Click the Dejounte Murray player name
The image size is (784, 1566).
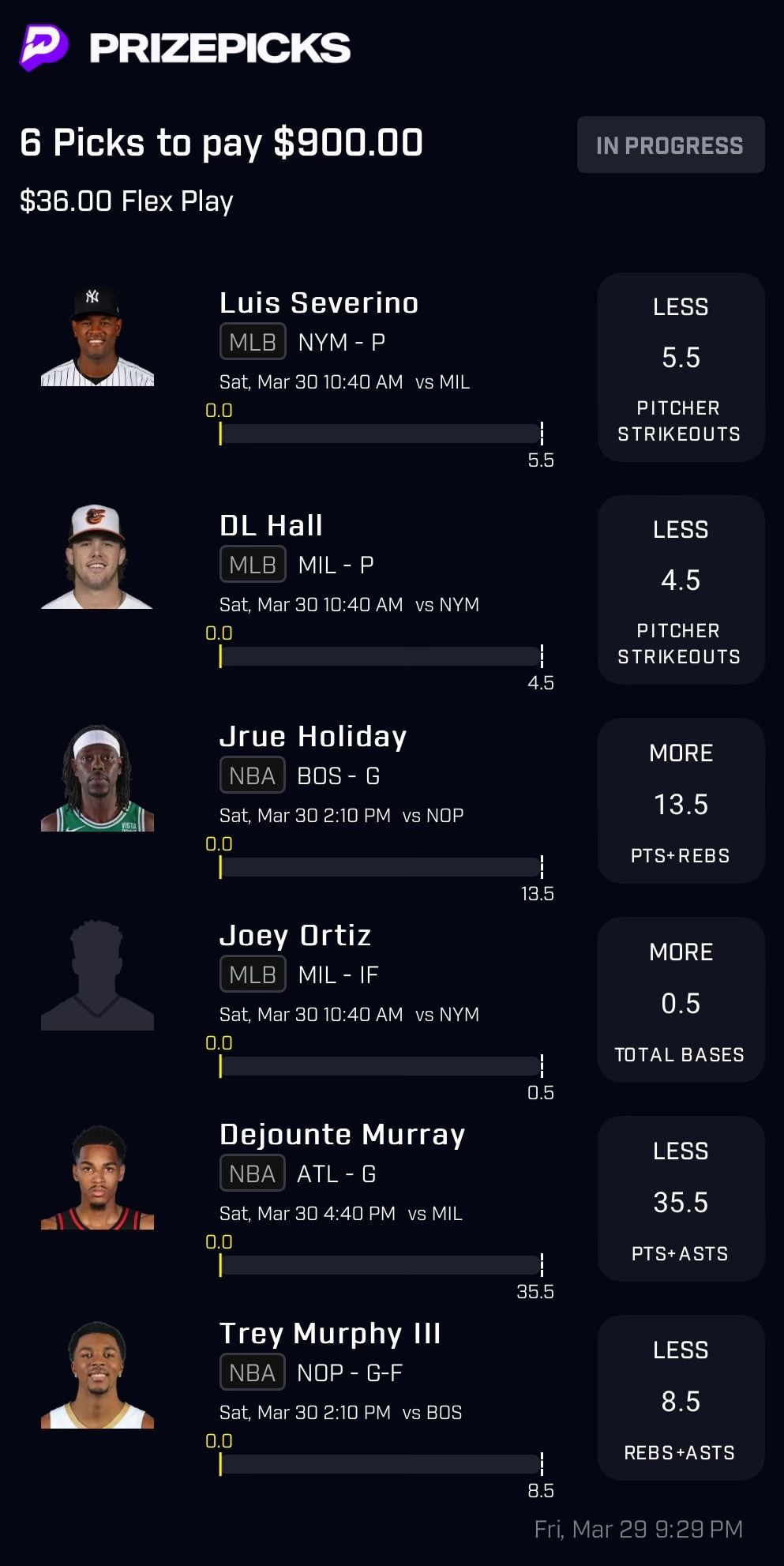coord(342,1135)
